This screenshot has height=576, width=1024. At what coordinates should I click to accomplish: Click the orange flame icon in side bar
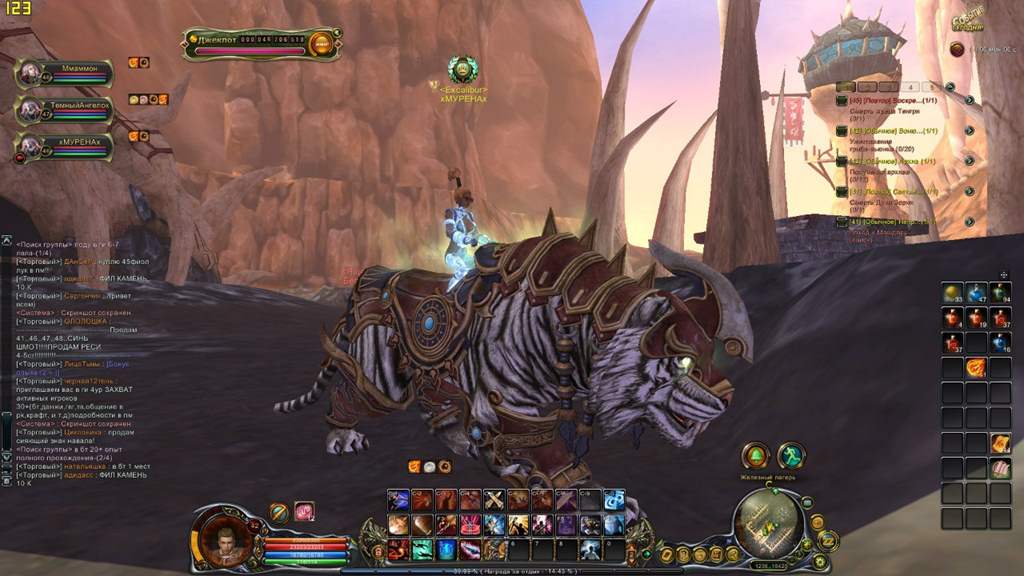pos(976,368)
